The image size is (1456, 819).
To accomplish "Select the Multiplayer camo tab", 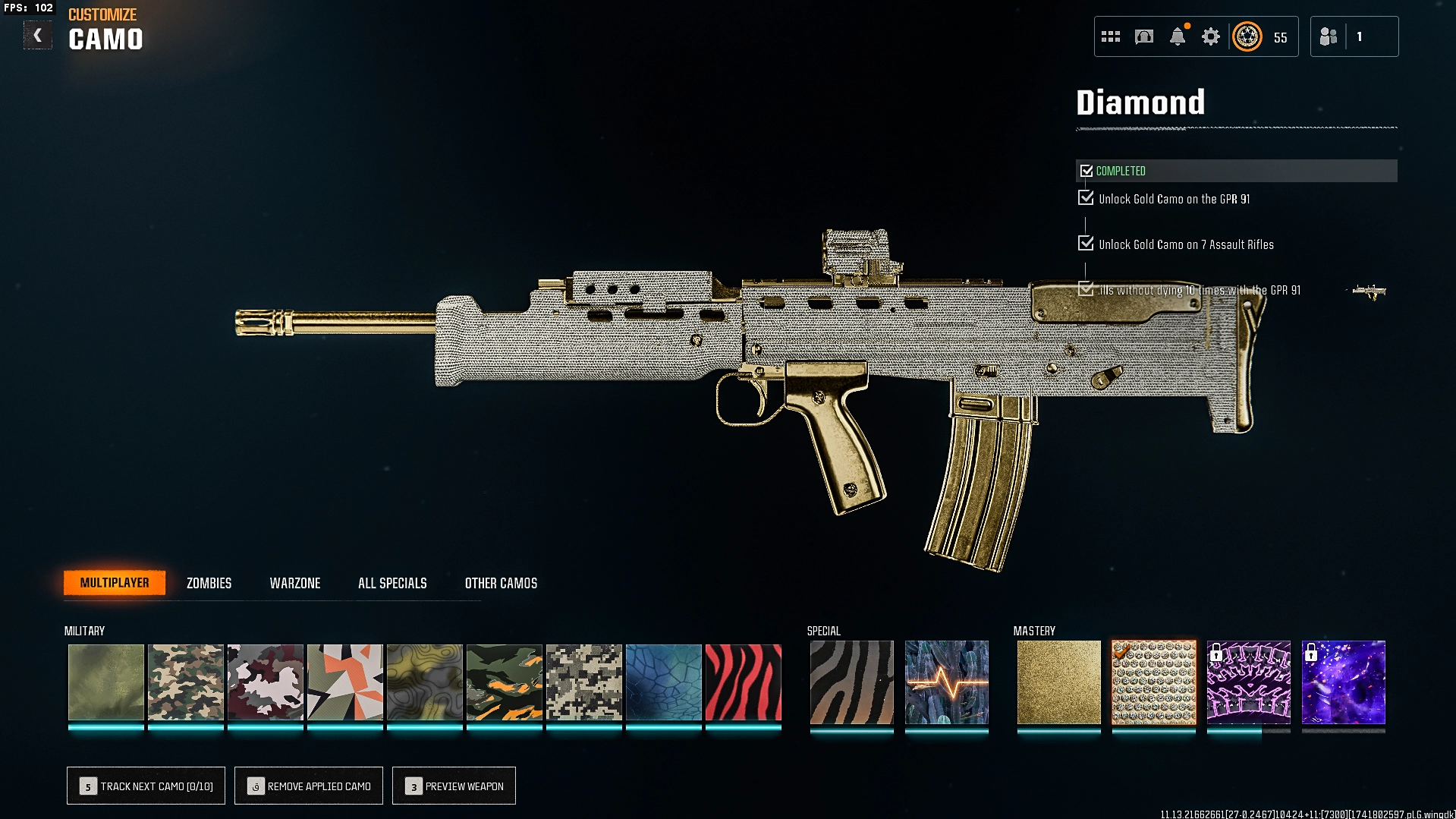I will 115,583.
